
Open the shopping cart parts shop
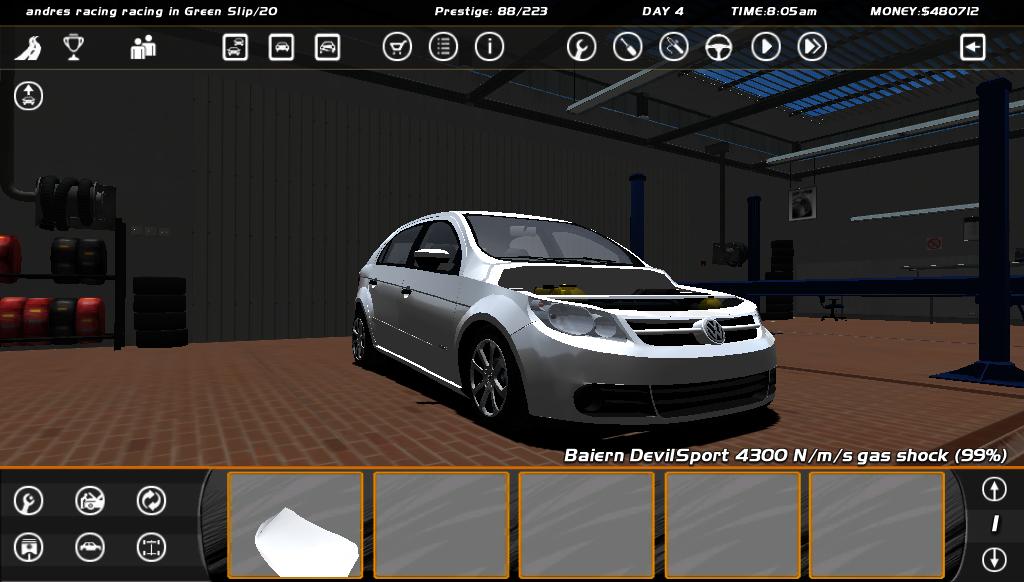(397, 47)
